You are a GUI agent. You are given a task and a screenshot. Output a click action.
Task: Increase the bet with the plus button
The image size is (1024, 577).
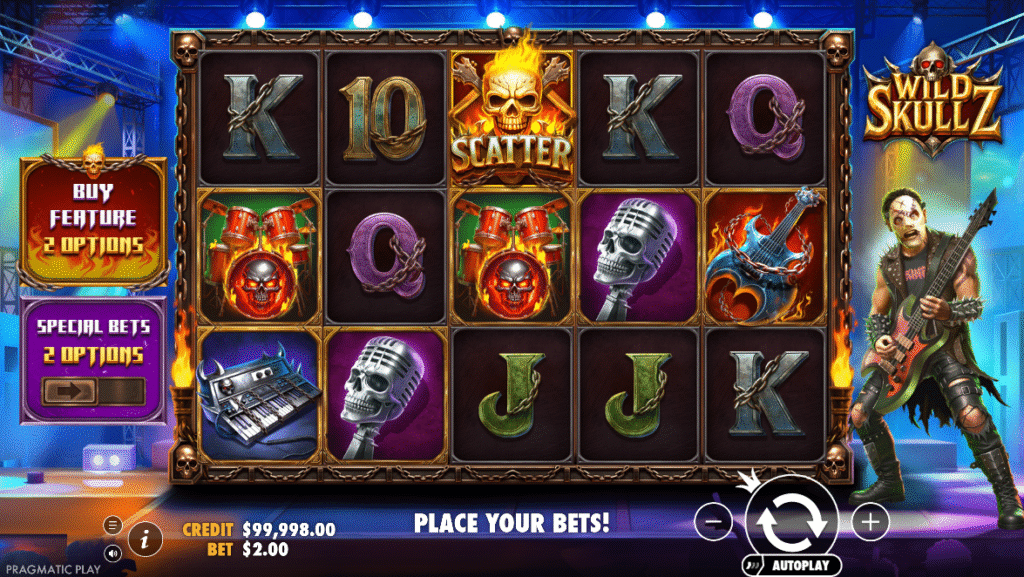(871, 521)
